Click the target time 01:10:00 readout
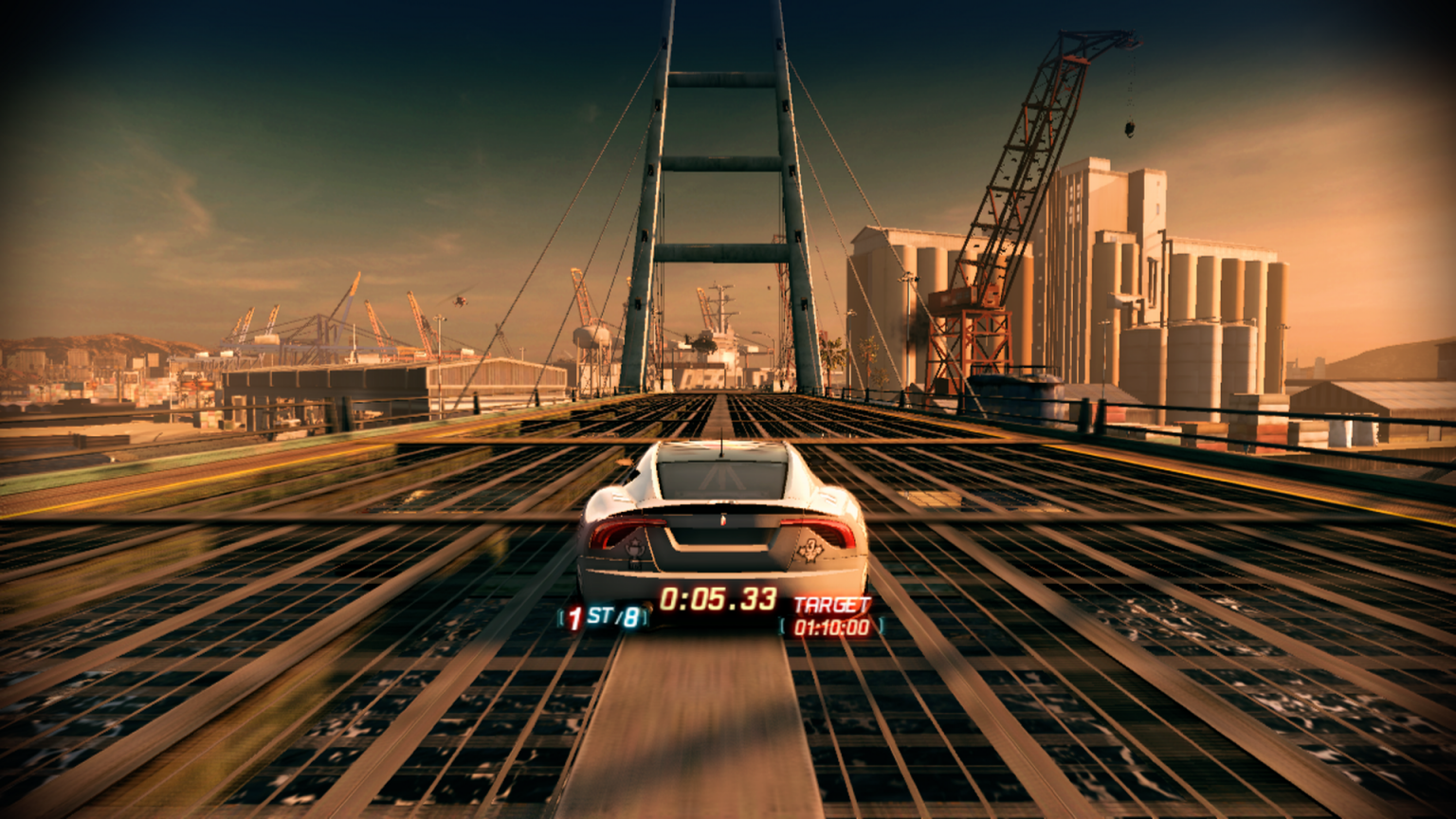 [830, 626]
